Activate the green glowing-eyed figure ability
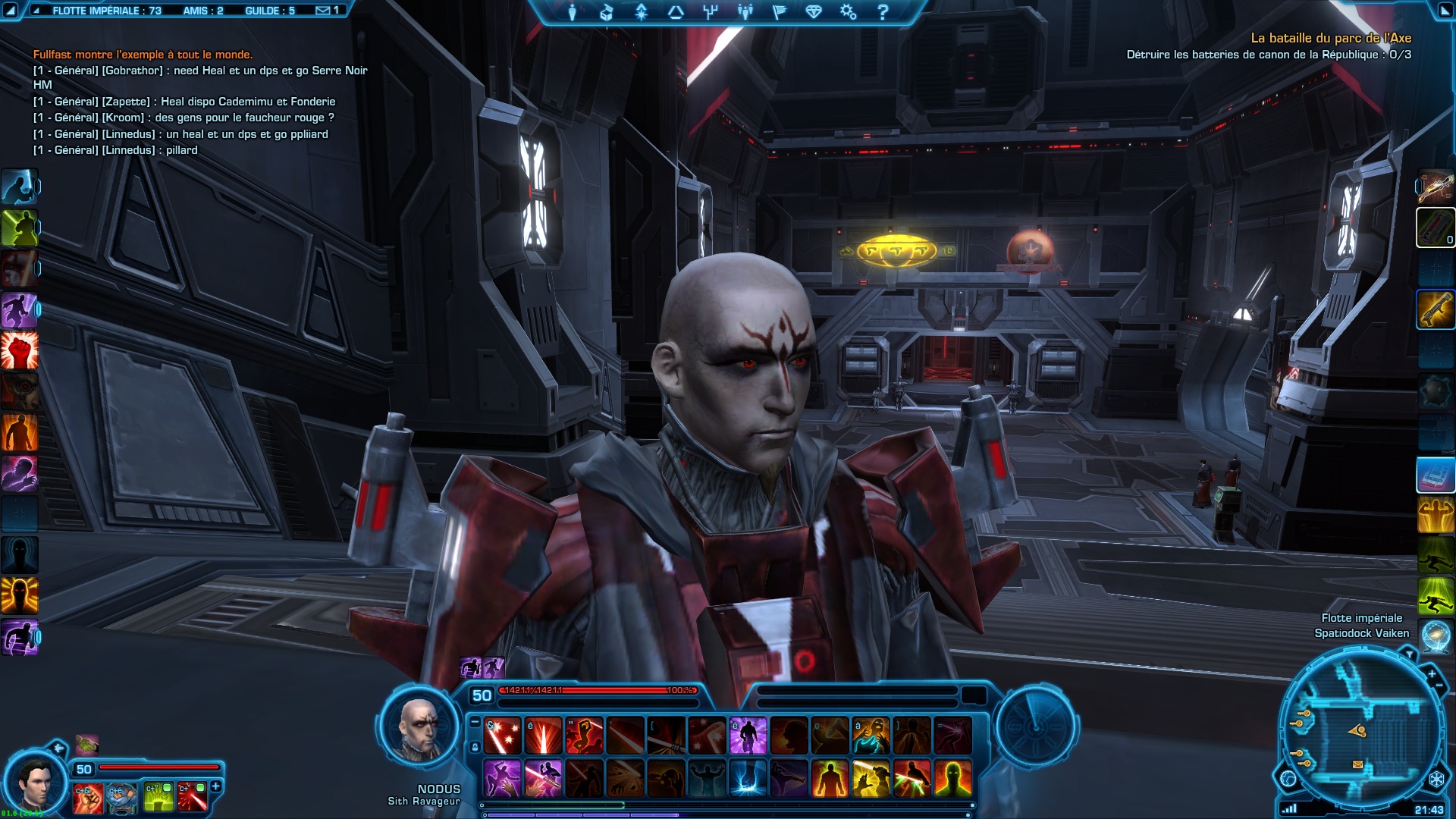The width and height of the screenshot is (1456, 819). [952, 779]
